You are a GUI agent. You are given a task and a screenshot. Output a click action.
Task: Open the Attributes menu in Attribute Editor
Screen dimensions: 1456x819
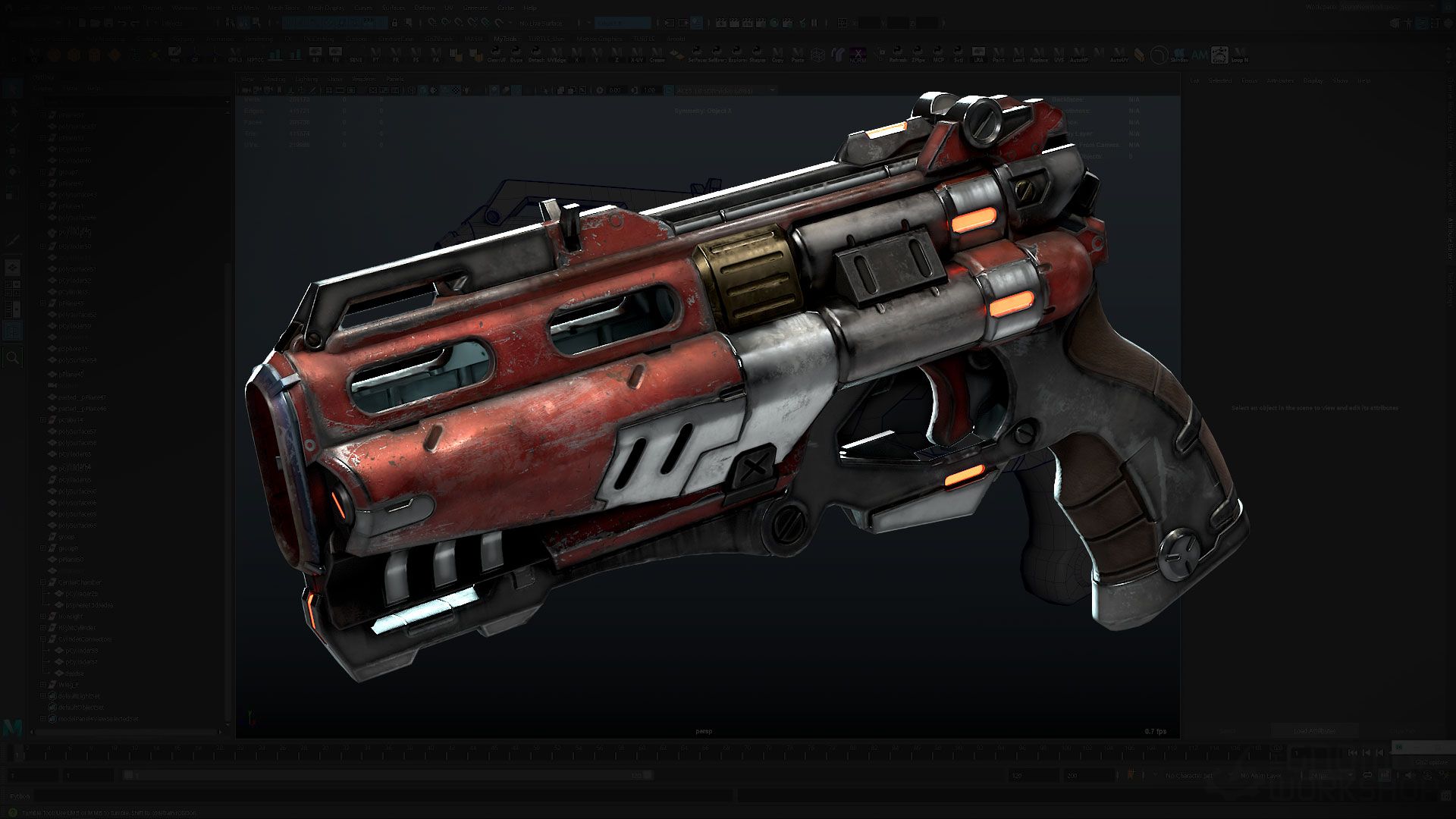pyautogui.click(x=1280, y=80)
